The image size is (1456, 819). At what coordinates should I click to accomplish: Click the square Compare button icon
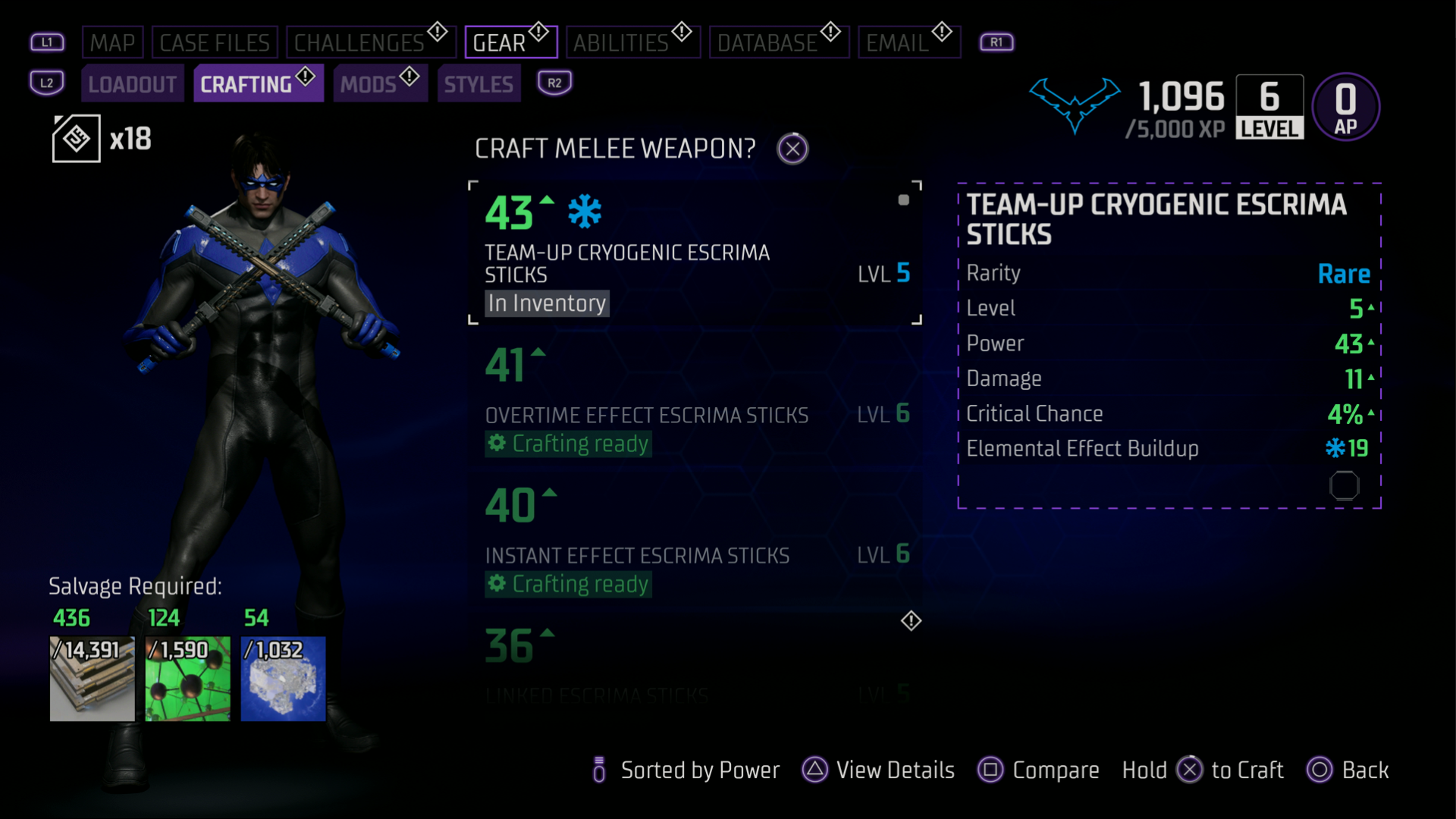pyautogui.click(x=990, y=770)
